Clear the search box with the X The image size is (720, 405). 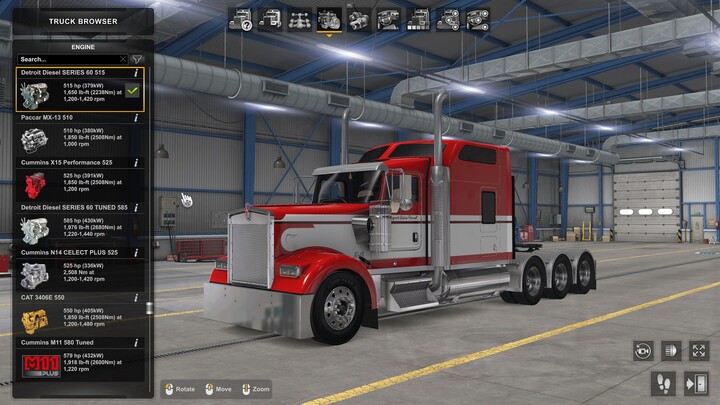point(123,59)
